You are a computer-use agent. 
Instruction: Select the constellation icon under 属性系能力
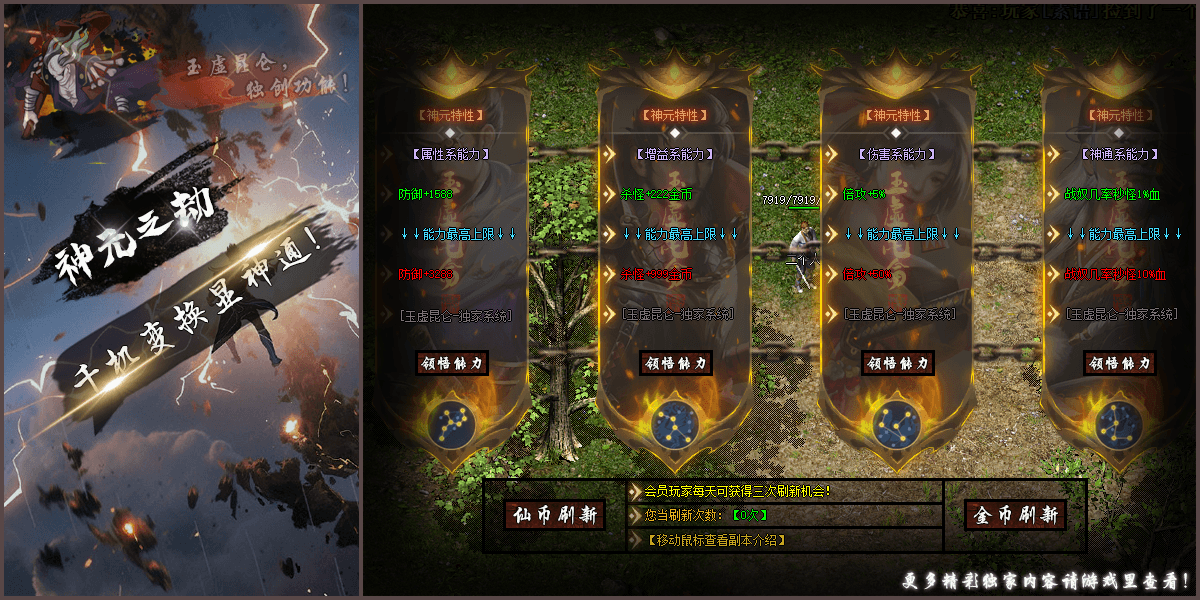click(452, 423)
